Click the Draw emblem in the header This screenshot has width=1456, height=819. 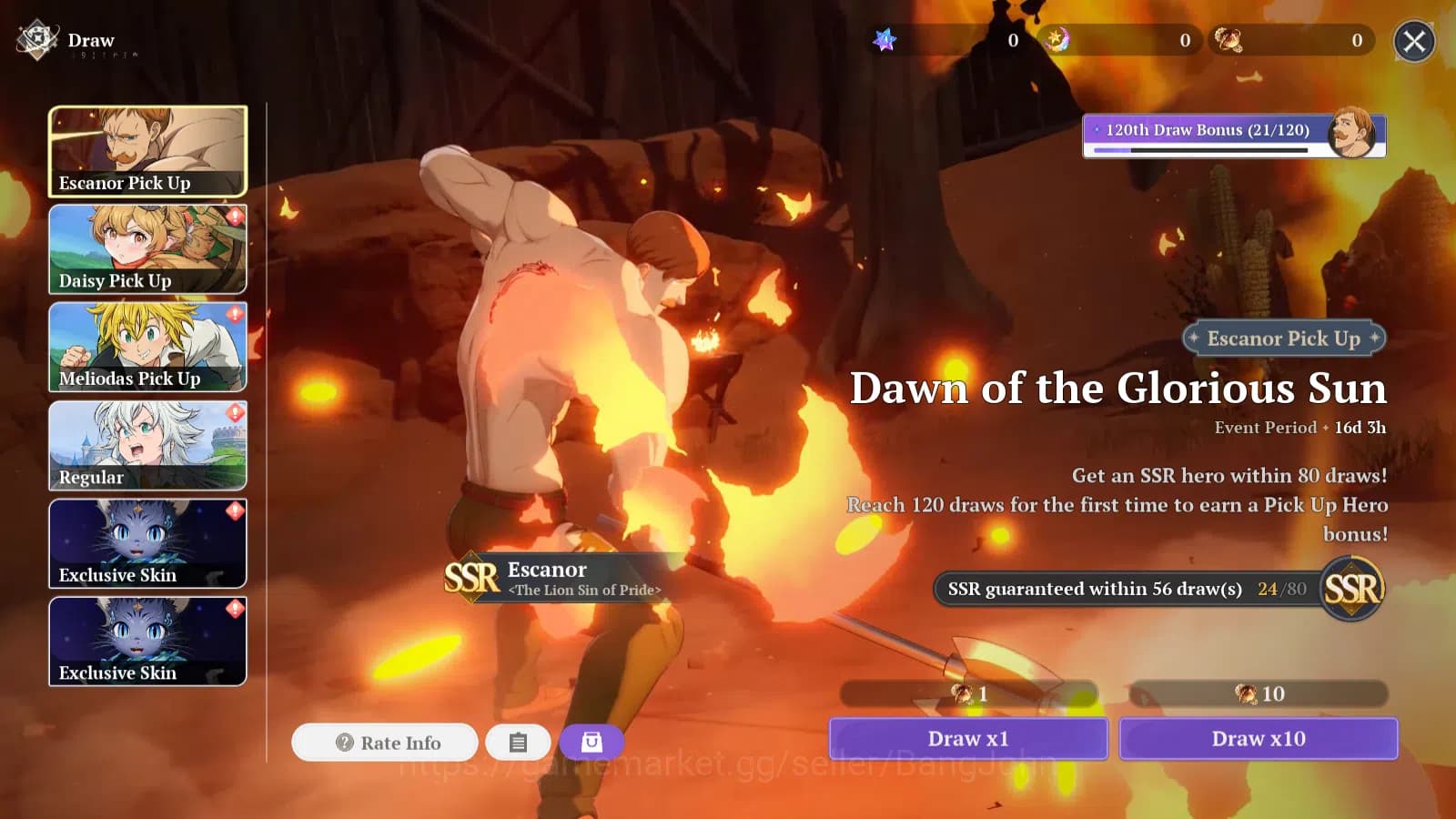click(37, 40)
